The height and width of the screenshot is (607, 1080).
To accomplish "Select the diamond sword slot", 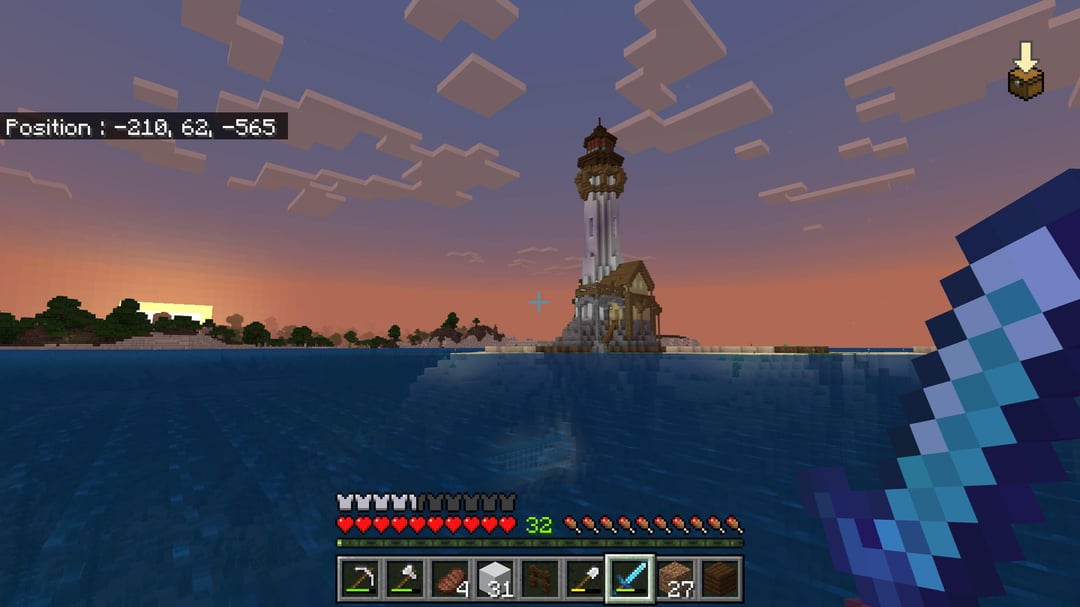I will click(x=630, y=579).
